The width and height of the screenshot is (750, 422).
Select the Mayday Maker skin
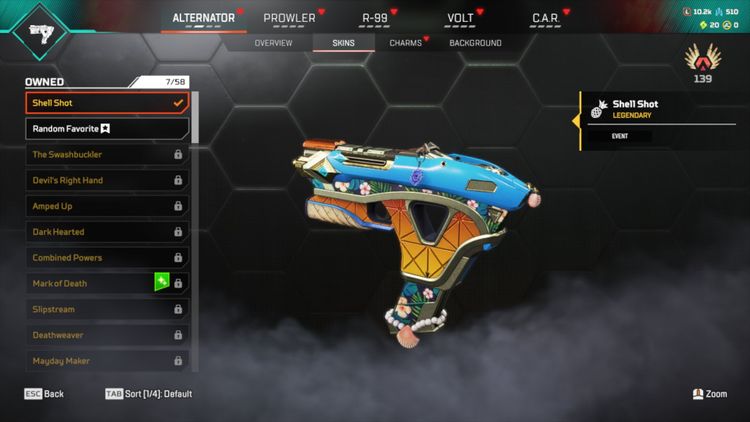click(106, 361)
